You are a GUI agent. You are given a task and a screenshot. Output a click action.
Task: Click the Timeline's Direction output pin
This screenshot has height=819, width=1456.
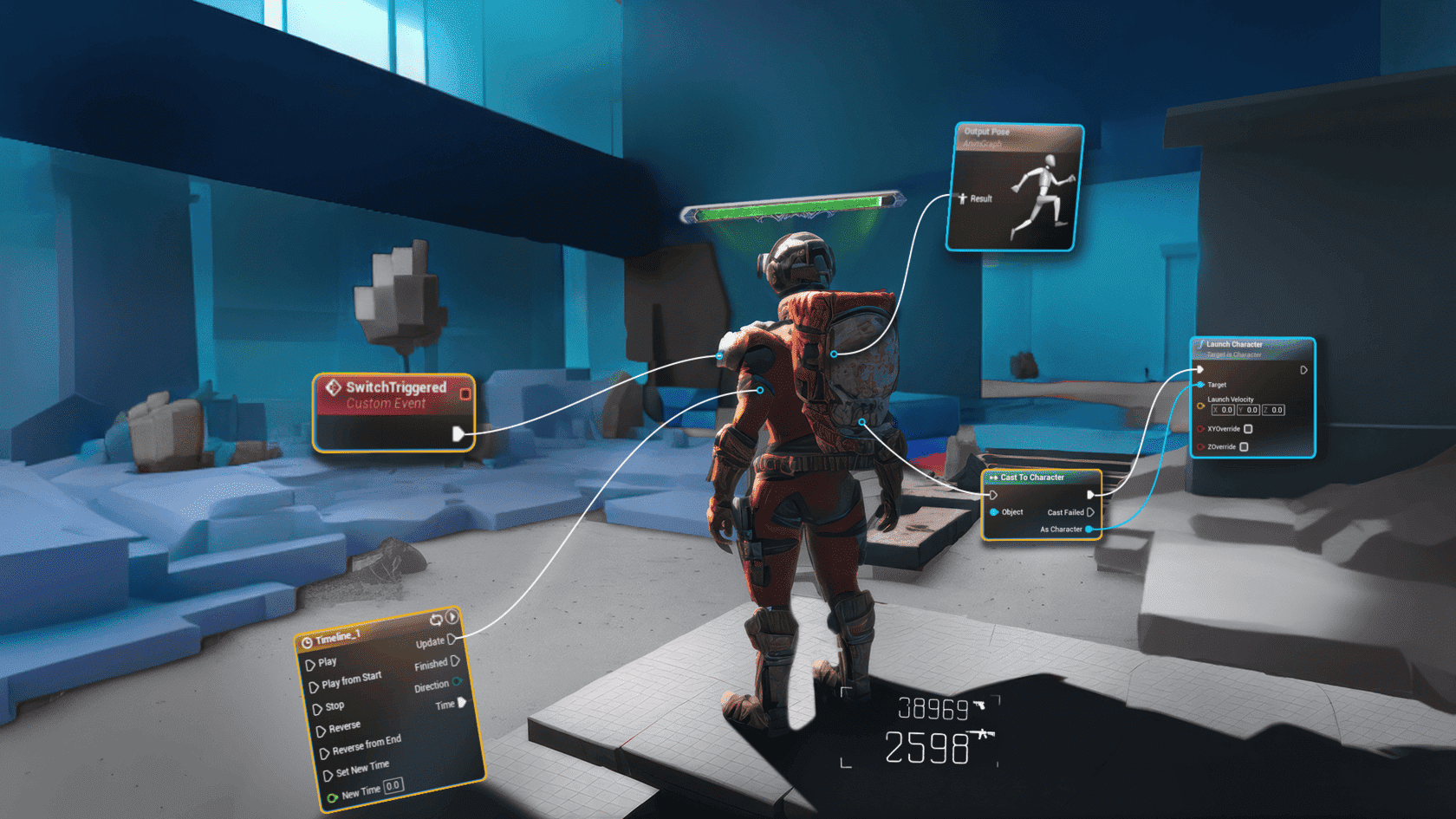click(x=458, y=682)
